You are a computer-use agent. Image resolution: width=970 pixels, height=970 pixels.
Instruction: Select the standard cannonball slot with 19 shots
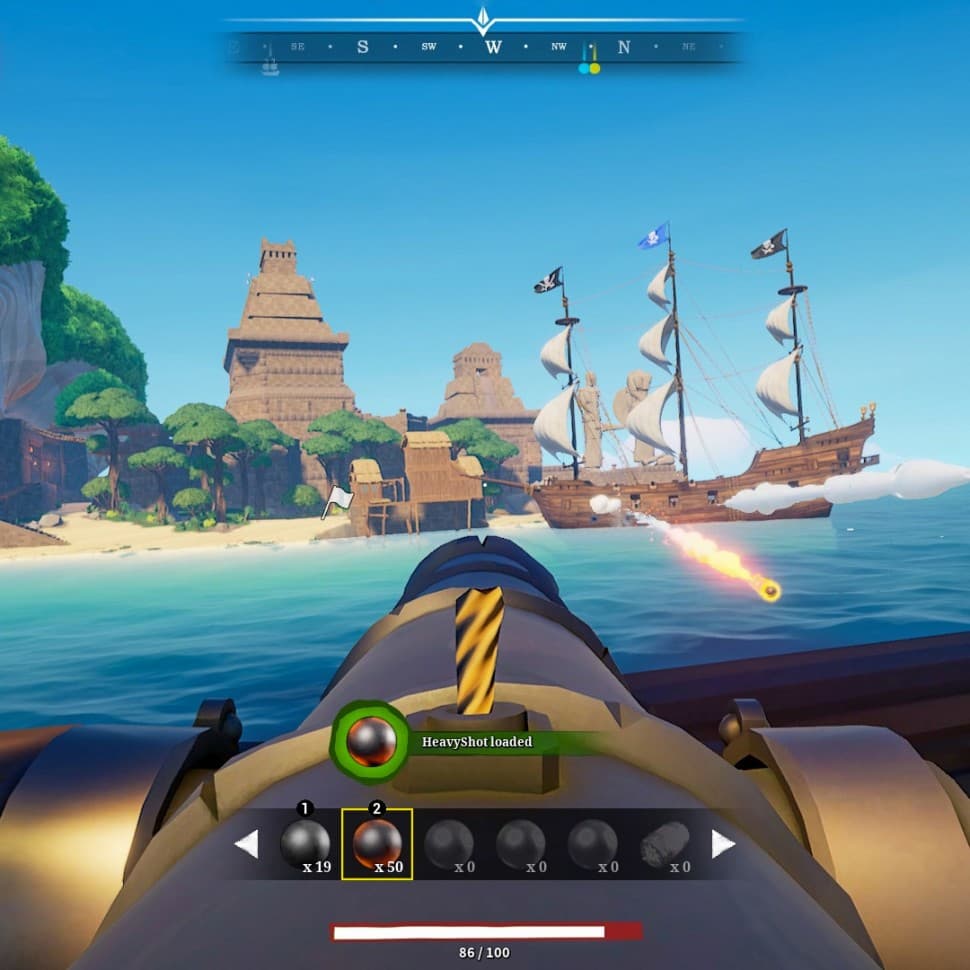tap(305, 845)
